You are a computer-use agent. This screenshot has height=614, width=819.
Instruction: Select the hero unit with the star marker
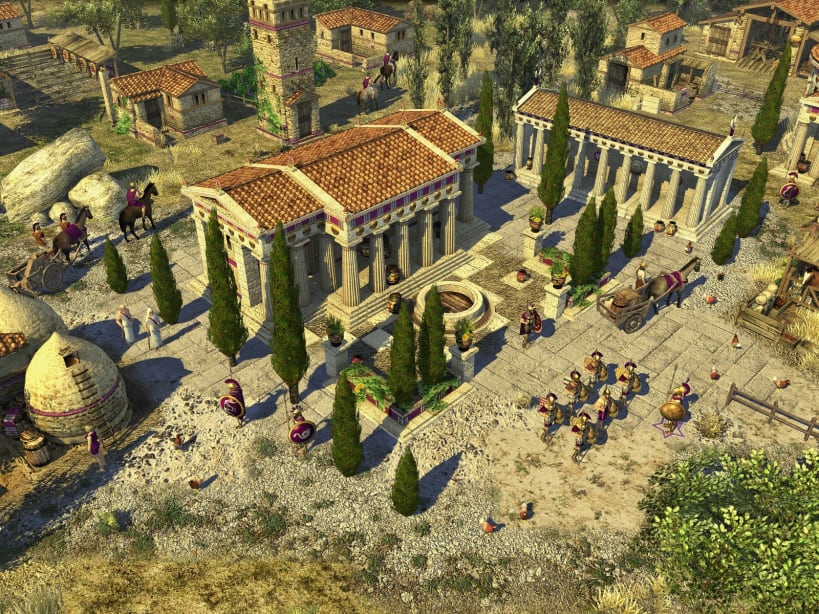(x=672, y=411)
